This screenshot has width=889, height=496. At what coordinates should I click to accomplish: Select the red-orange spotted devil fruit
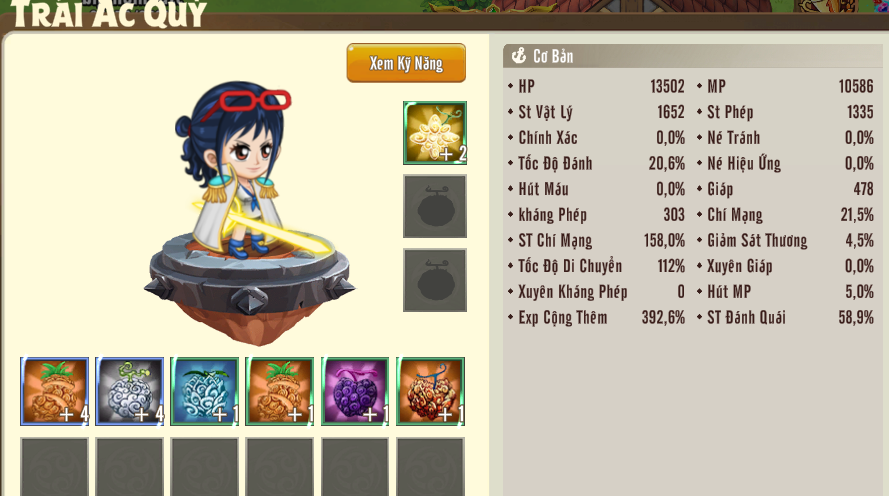coord(430,391)
